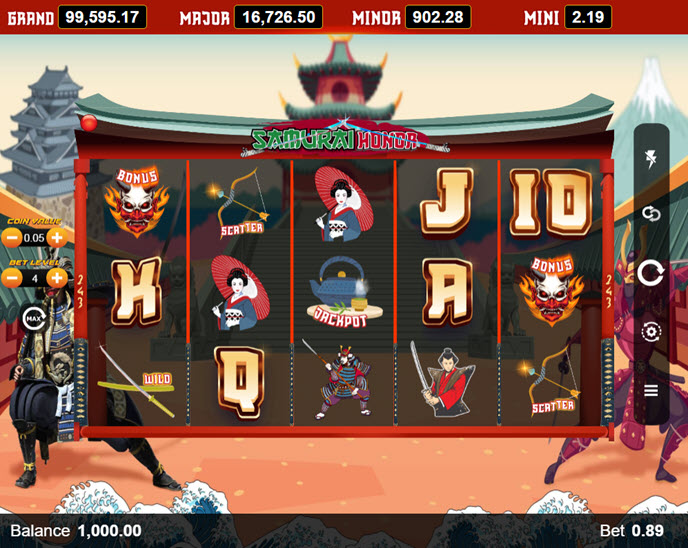The image size is (688, 548).
Task: Lower the bet level
Action: point(12,278)
